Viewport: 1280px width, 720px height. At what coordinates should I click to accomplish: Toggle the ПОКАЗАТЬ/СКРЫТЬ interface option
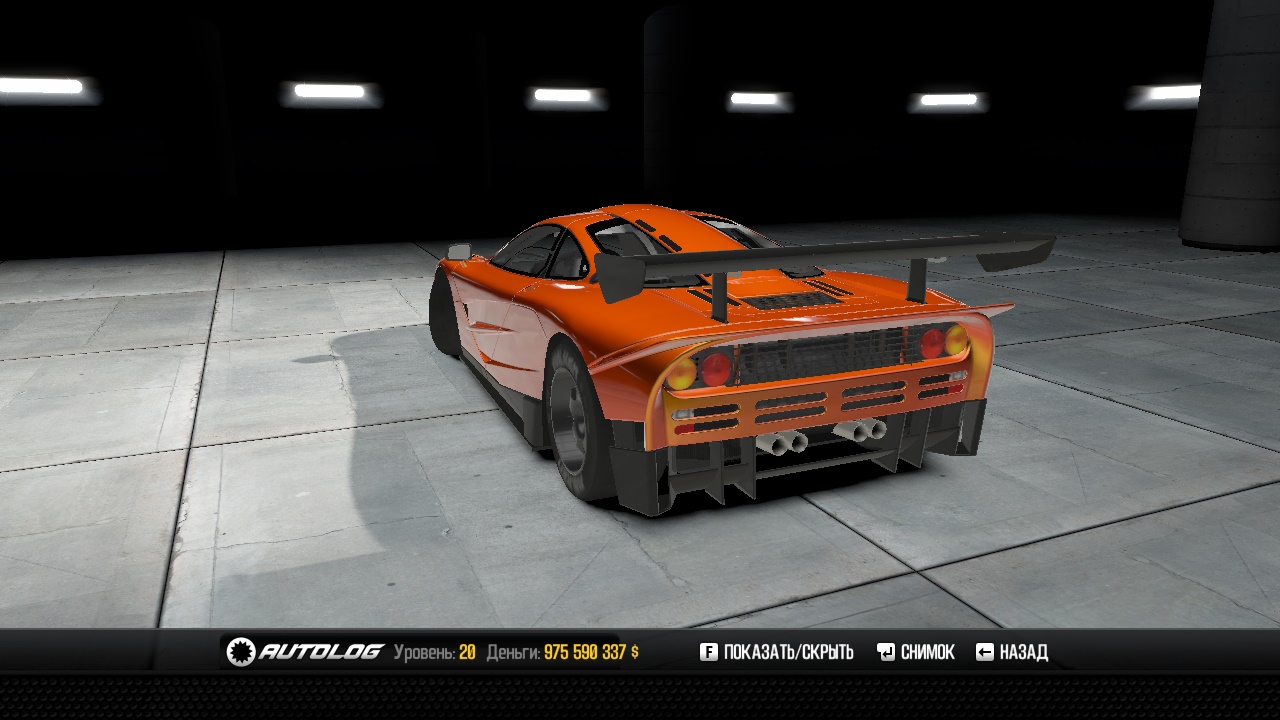pyautogui.click(x=777, y=652)
